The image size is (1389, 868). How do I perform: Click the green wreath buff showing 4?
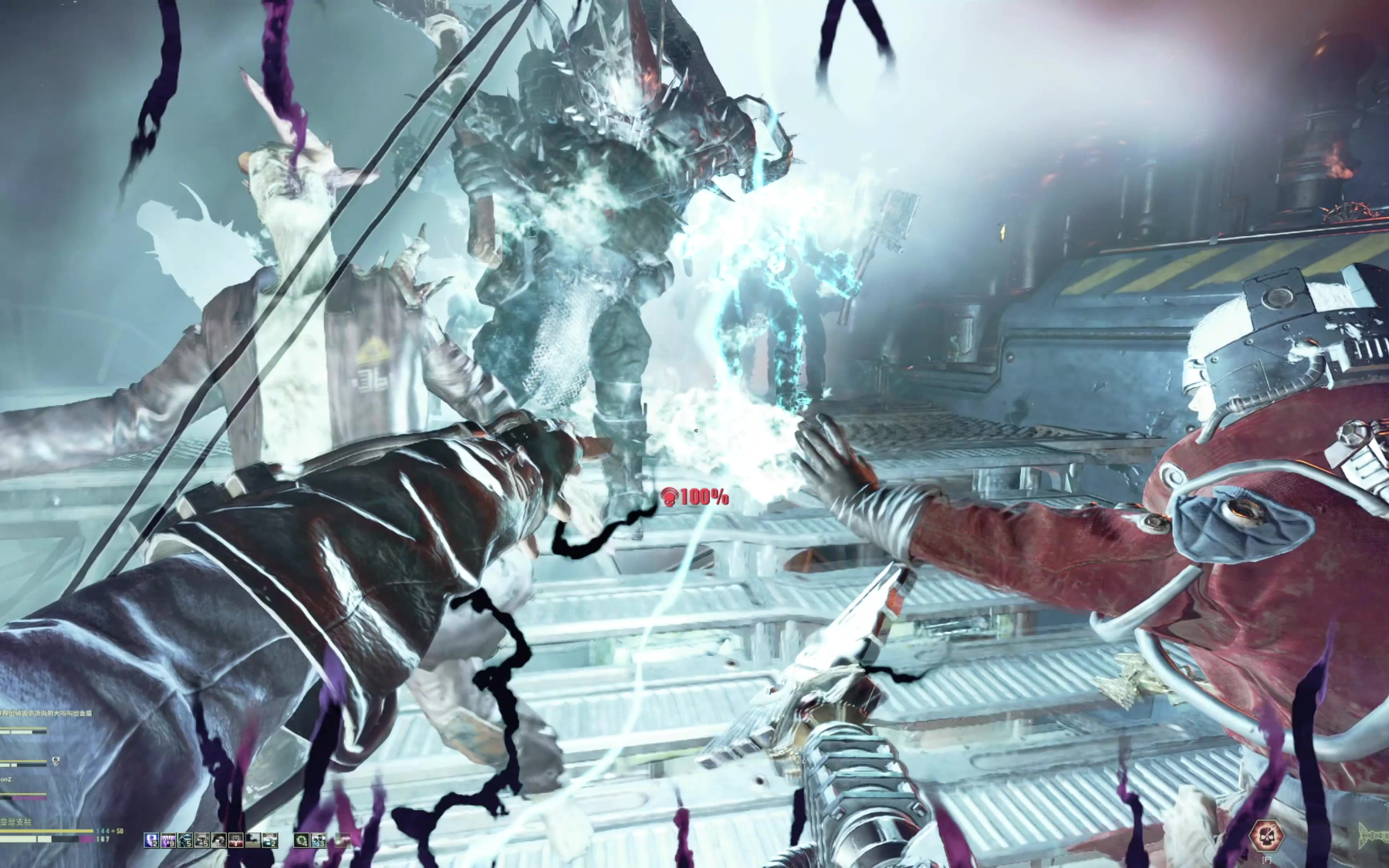point(301,840)
